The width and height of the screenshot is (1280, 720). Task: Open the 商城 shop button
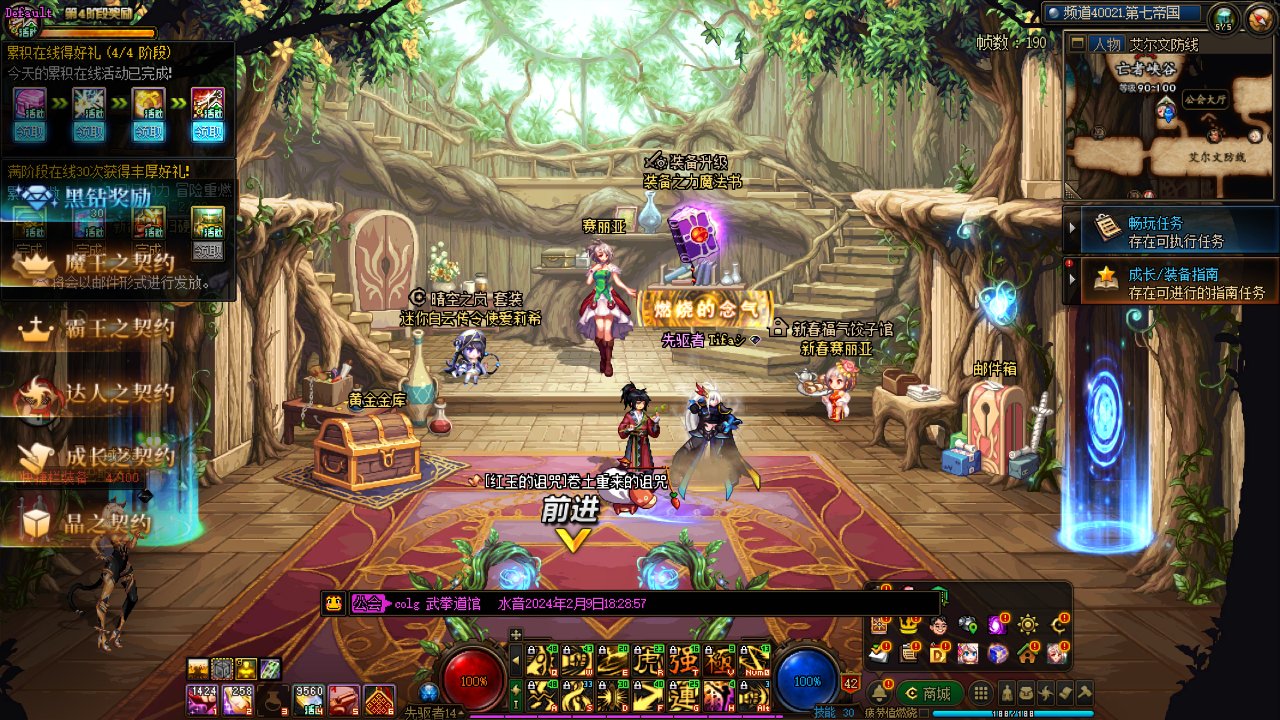929,693
